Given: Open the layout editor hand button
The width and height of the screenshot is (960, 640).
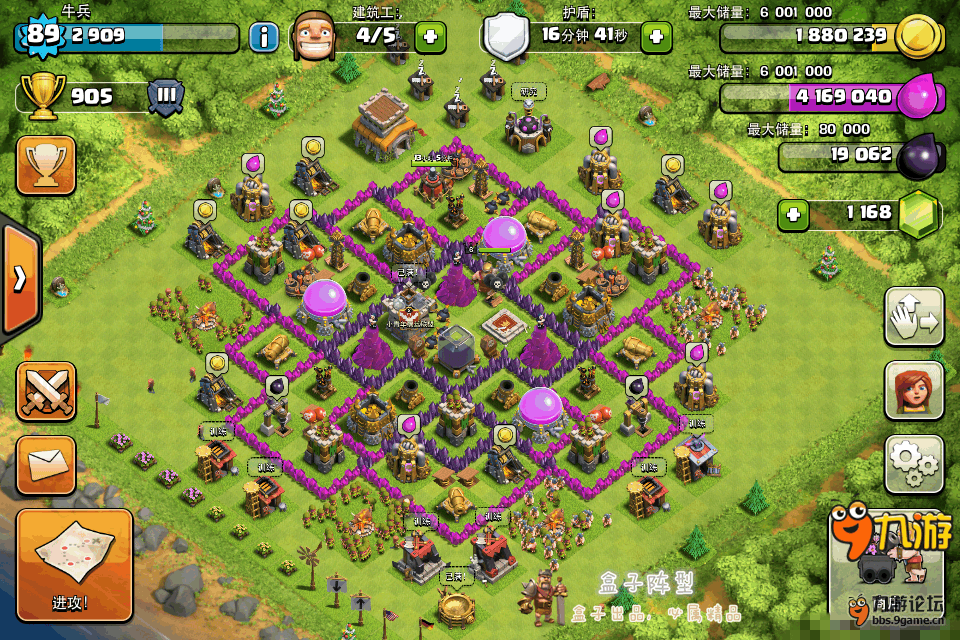Looking at the screenshot, I should click(914, 317).
